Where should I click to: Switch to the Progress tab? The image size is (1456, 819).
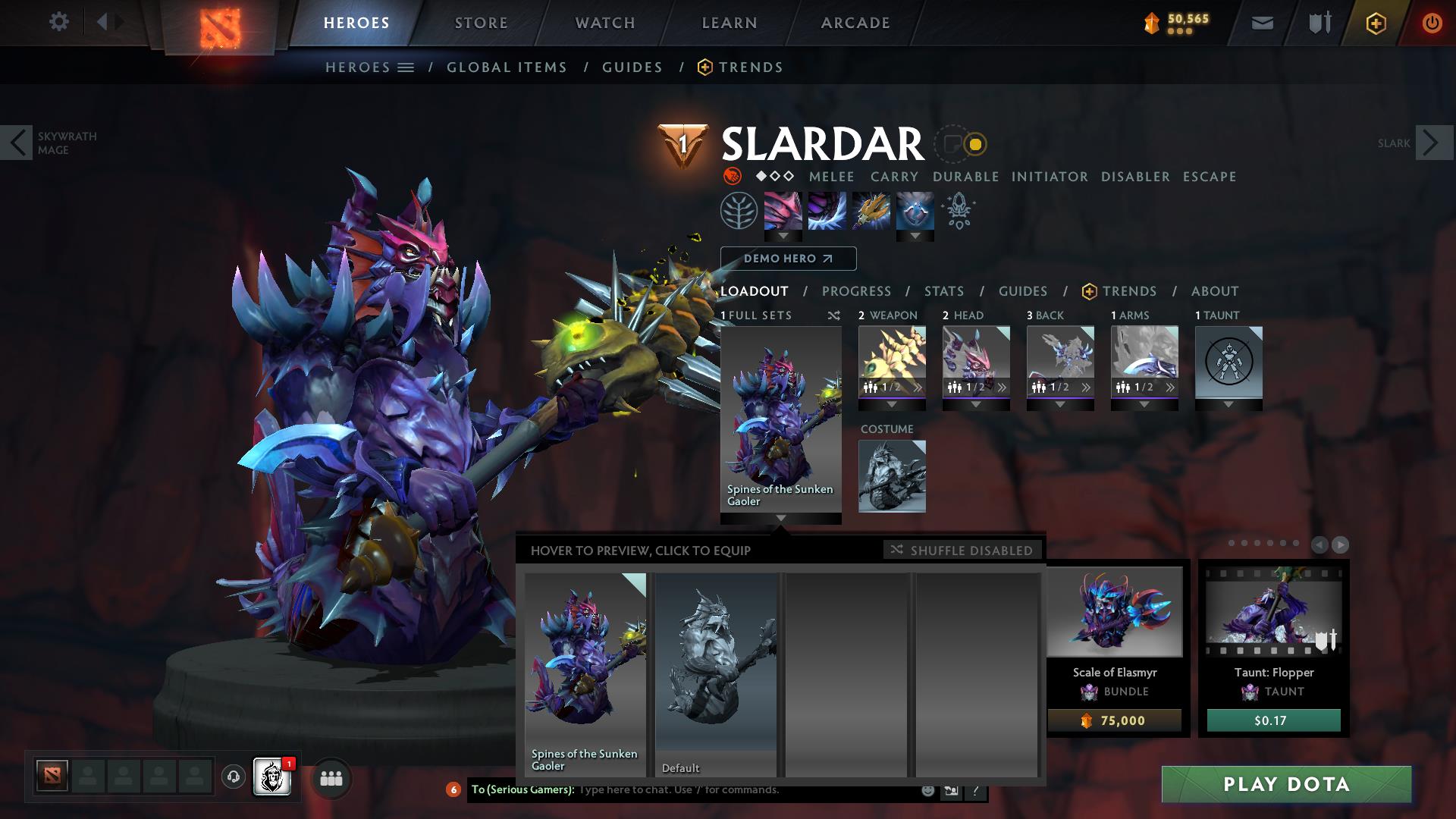857,291
